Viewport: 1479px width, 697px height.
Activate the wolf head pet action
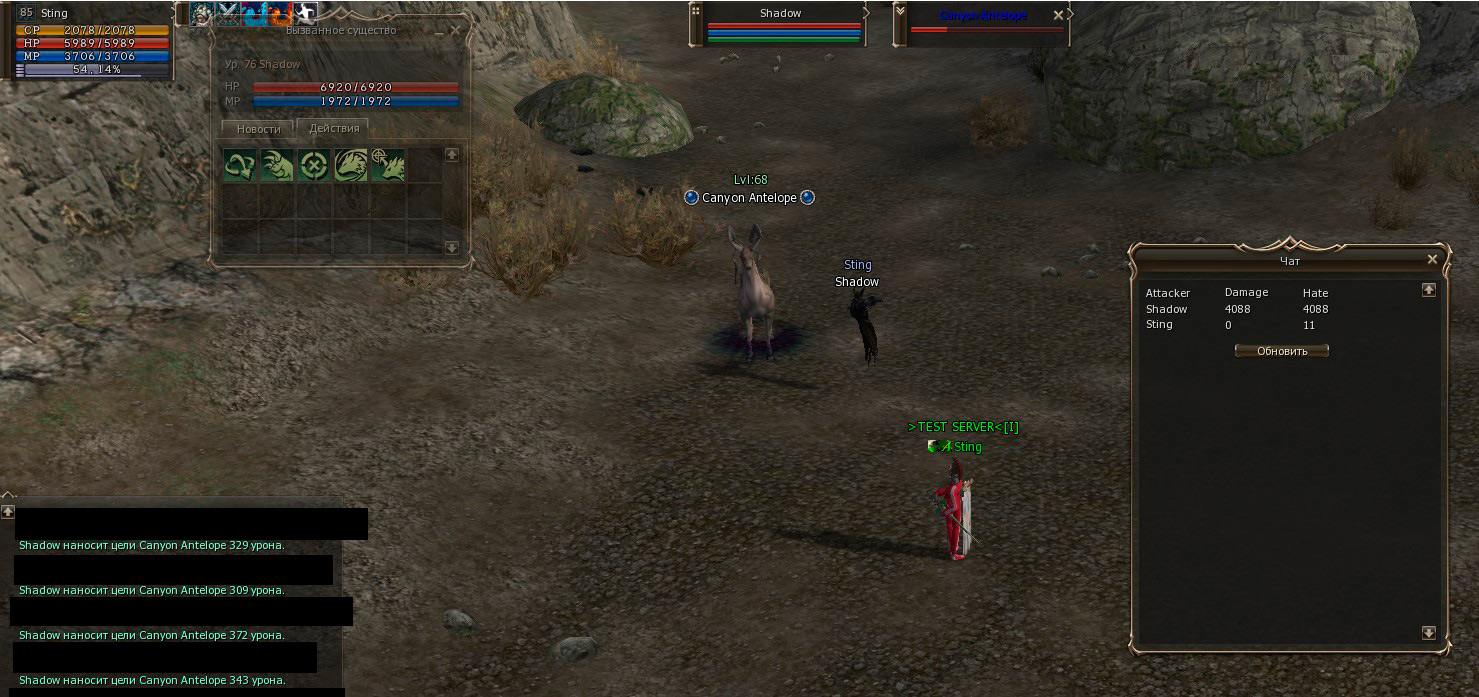coord(351,165)
